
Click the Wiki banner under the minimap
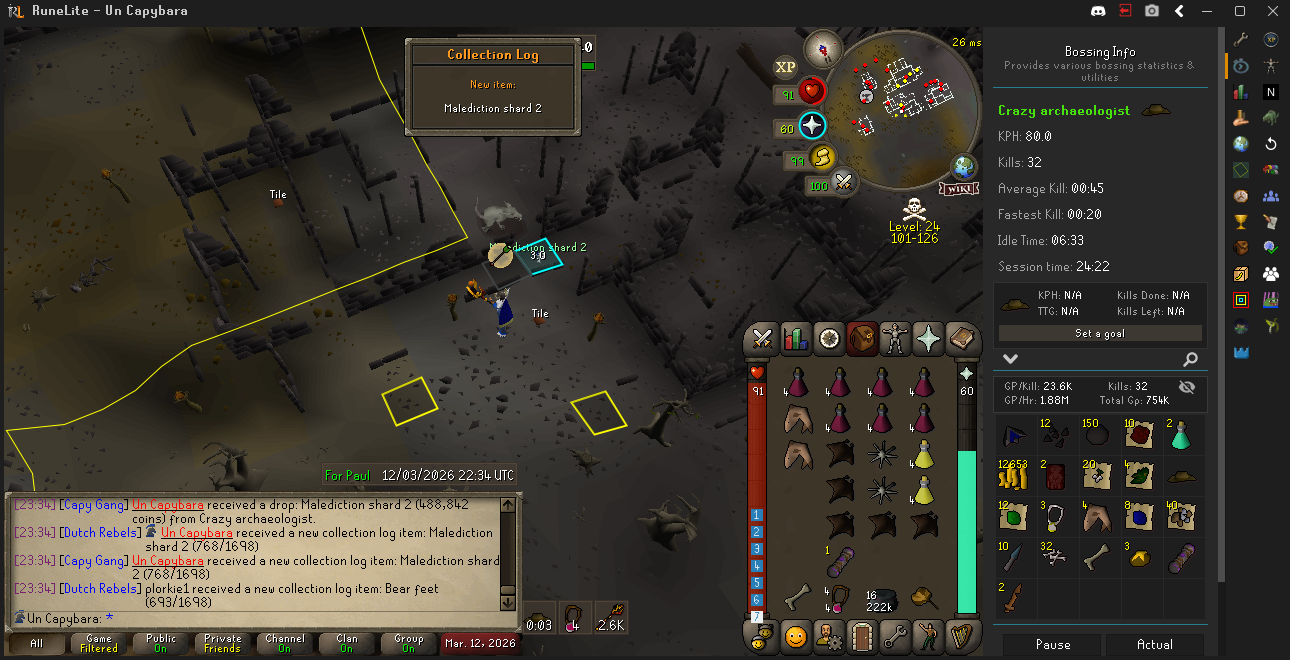(956, 188)
